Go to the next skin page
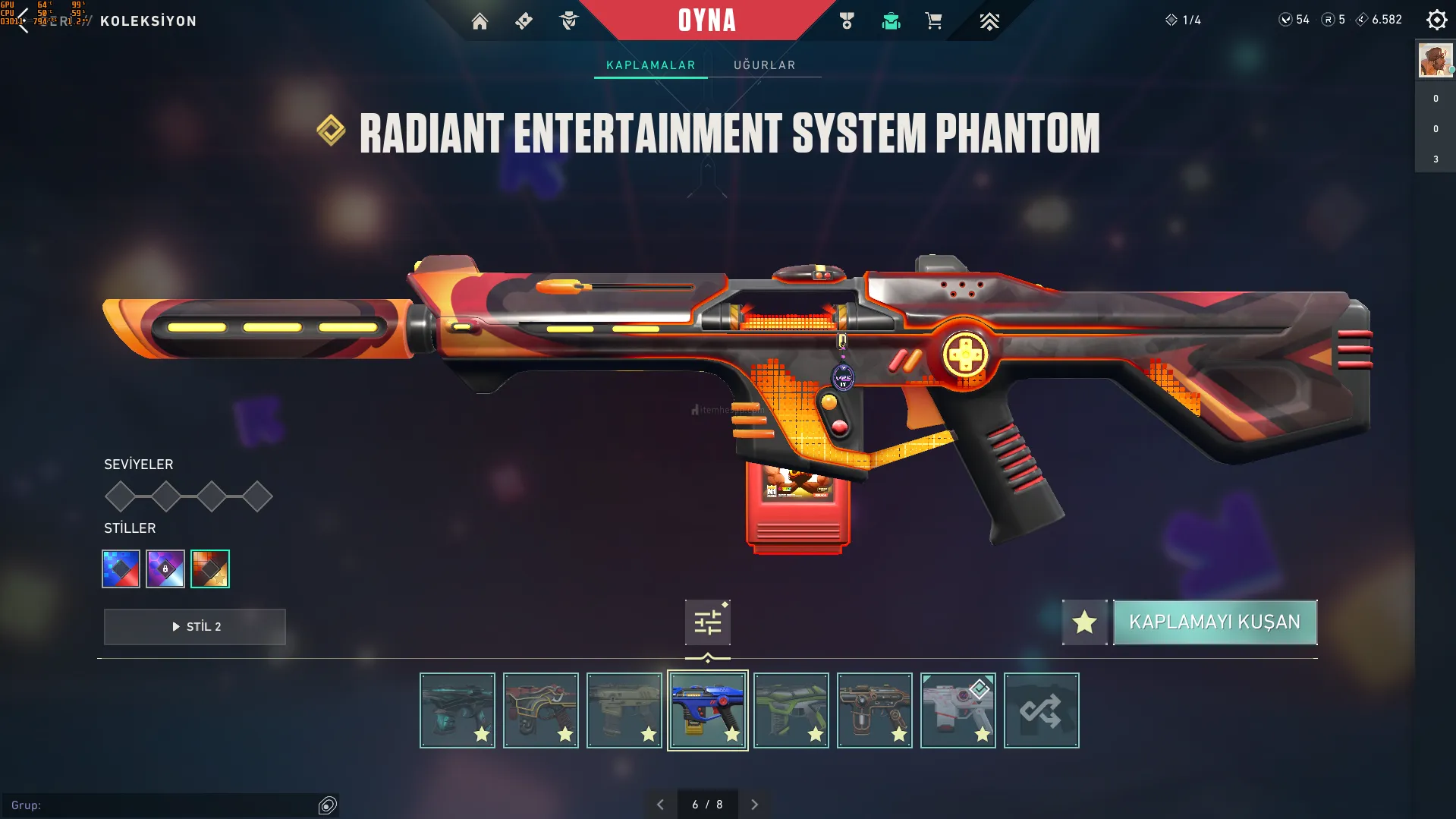The height and width of the screenshot is (819, 1456). click(x=754, y=805)
